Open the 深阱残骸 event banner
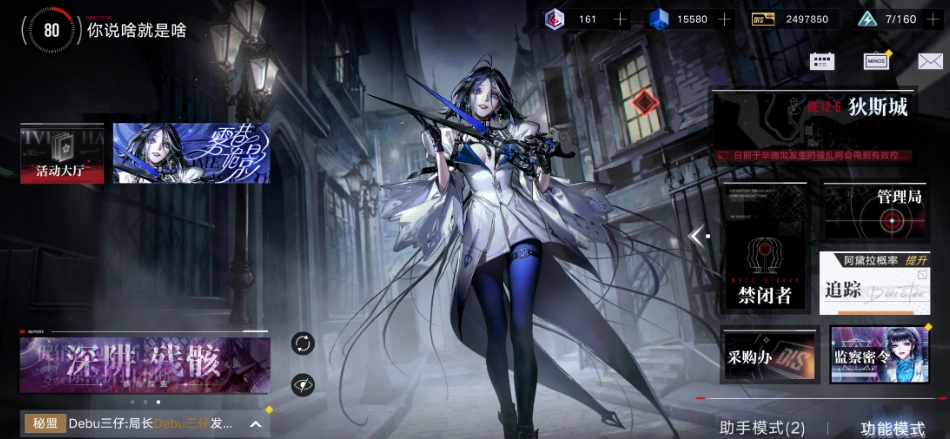The image size is (950, 439). pyautogui.click(x=145, y=364)
